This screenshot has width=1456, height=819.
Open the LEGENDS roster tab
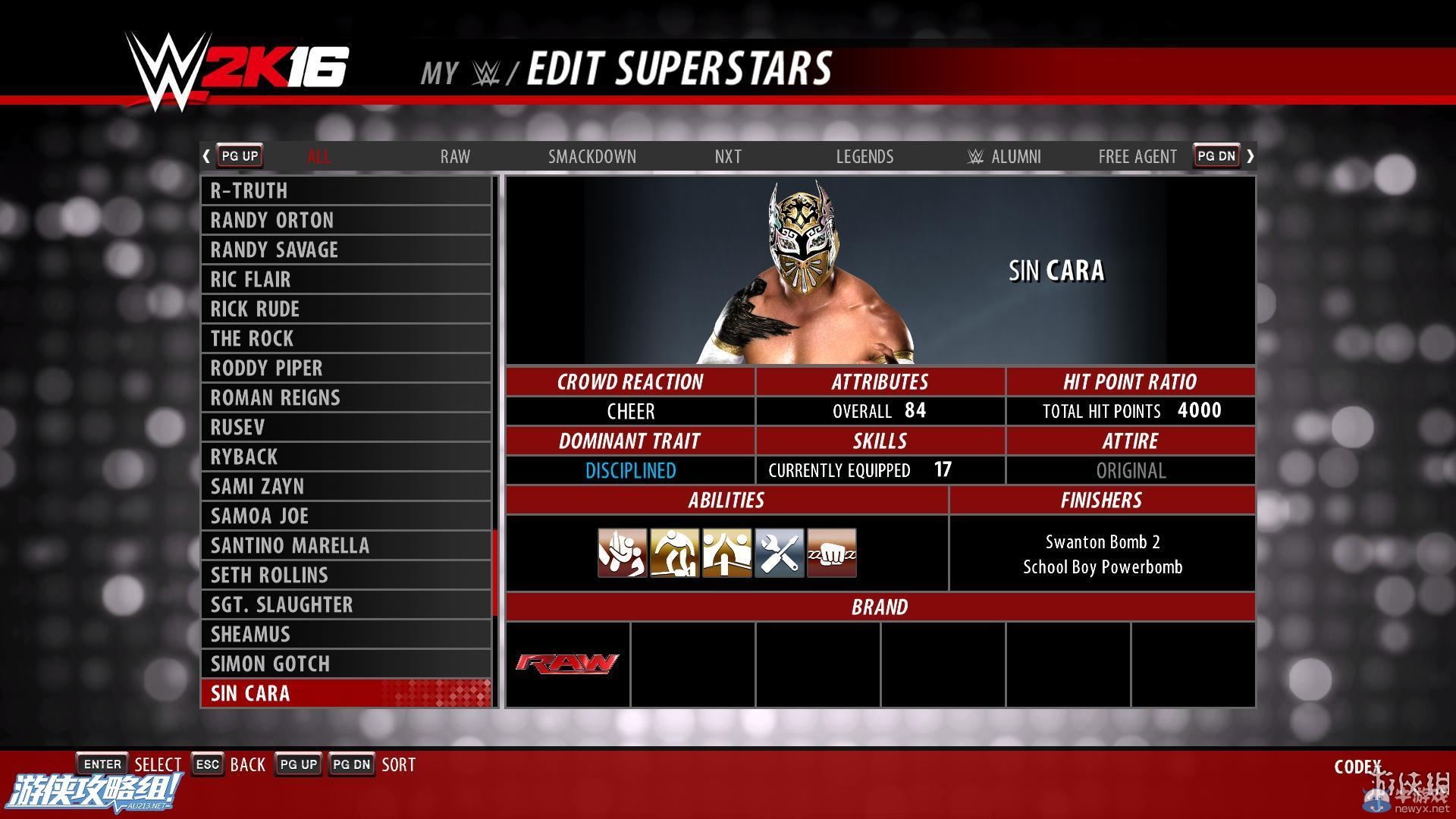point(864,156)
